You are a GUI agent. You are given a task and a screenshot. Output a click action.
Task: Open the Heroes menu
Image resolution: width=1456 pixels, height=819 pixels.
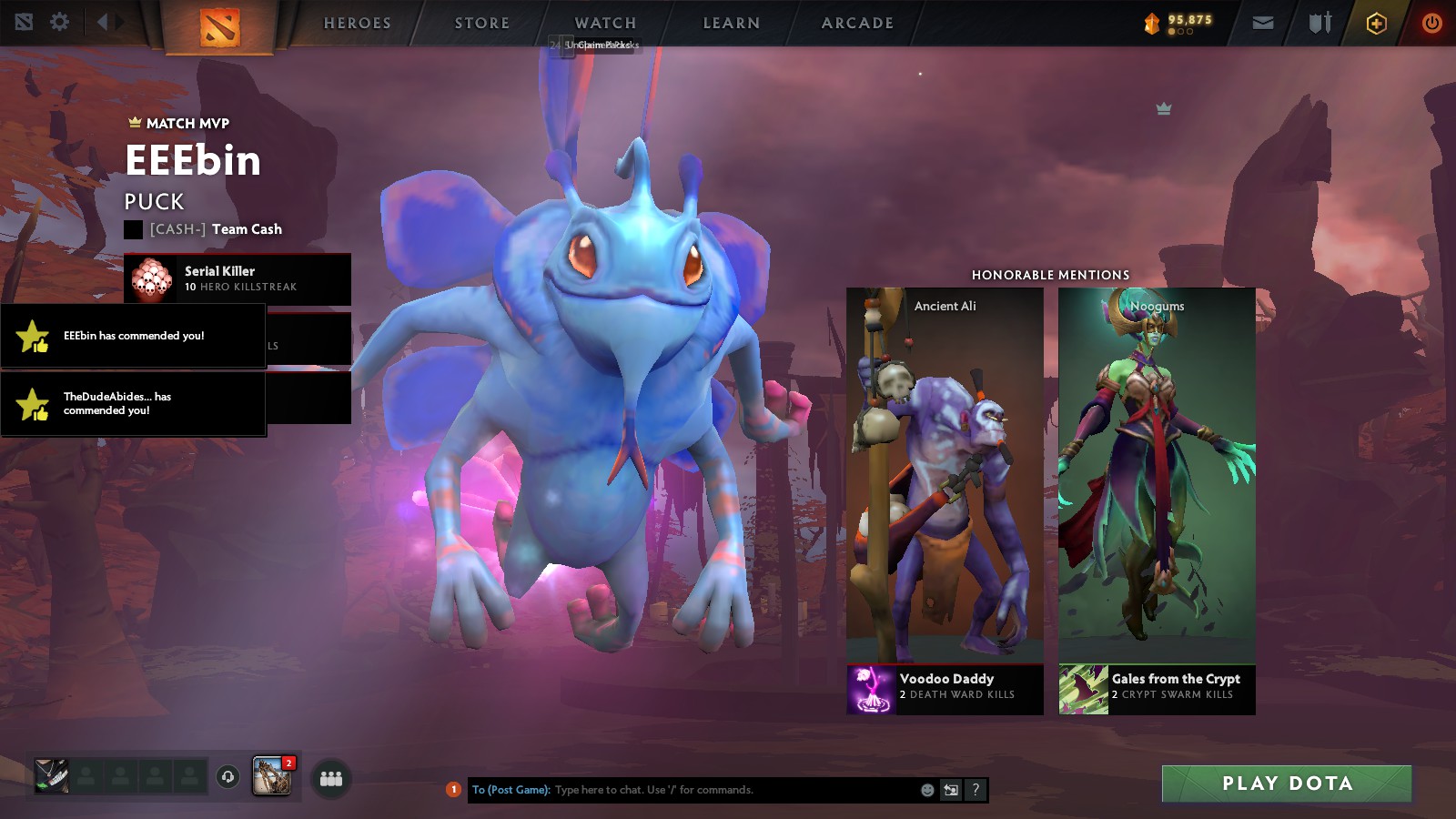(x=358, y=23)
